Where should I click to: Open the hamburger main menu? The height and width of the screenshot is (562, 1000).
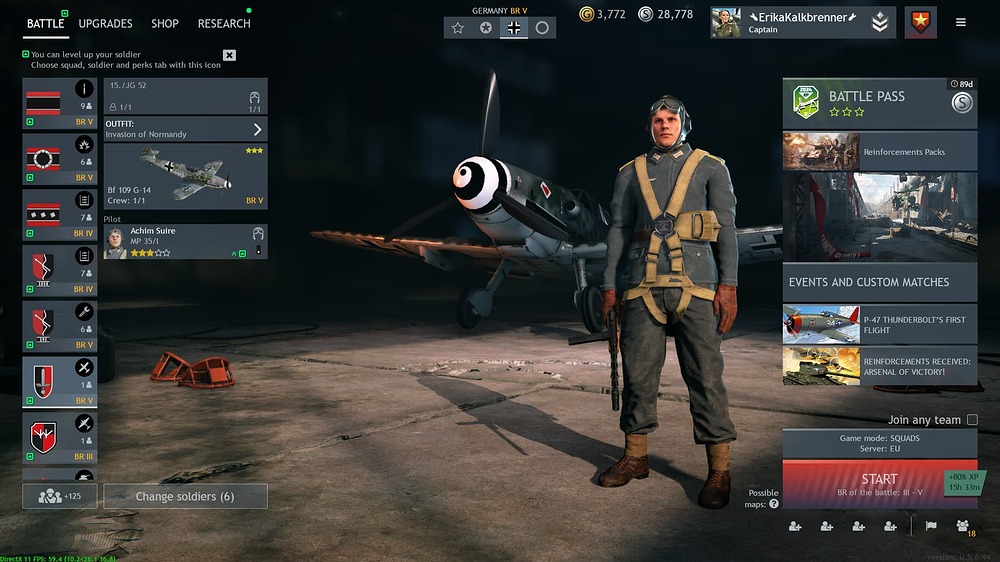pos(961,22)
